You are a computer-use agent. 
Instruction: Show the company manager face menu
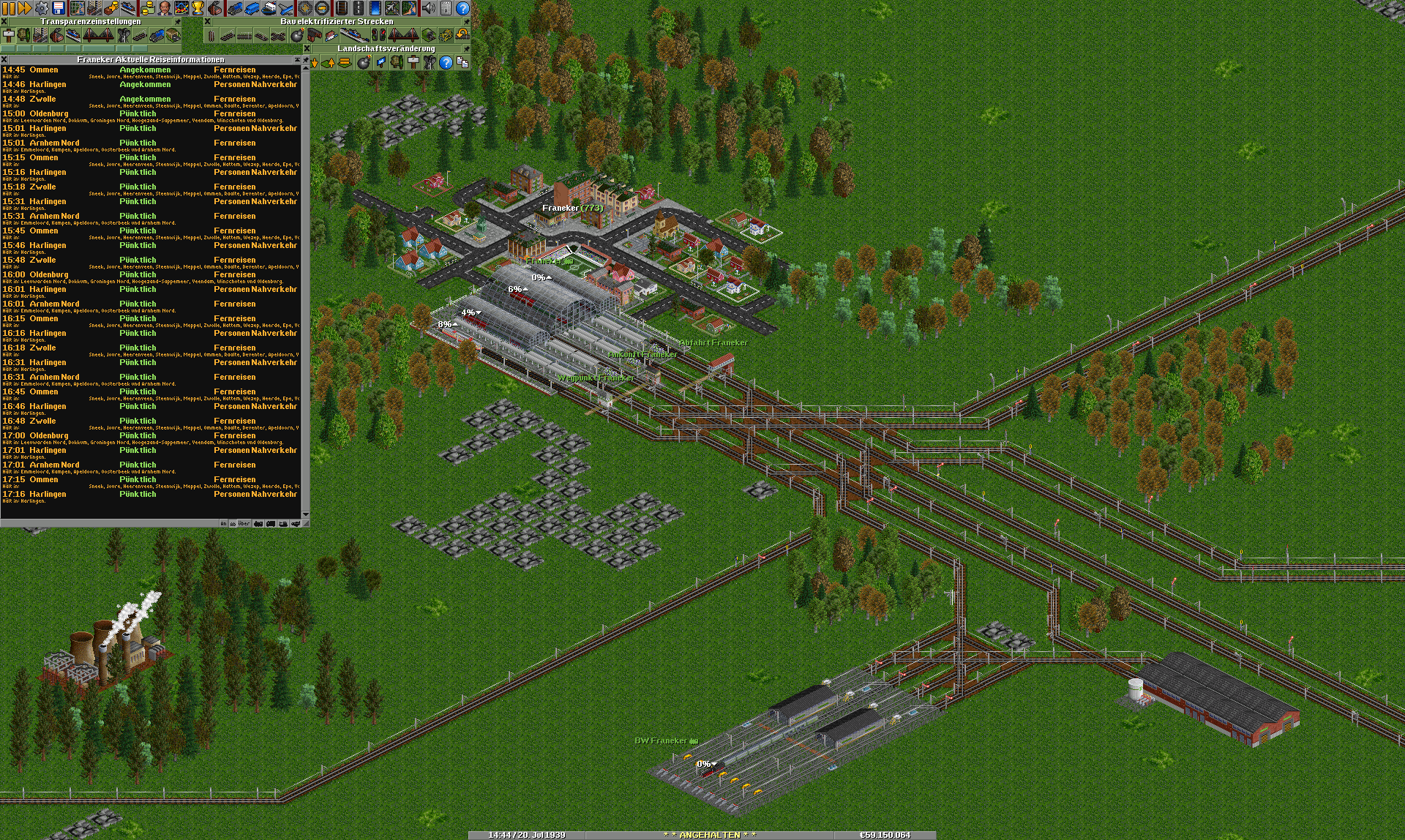[x=164, y=8]
